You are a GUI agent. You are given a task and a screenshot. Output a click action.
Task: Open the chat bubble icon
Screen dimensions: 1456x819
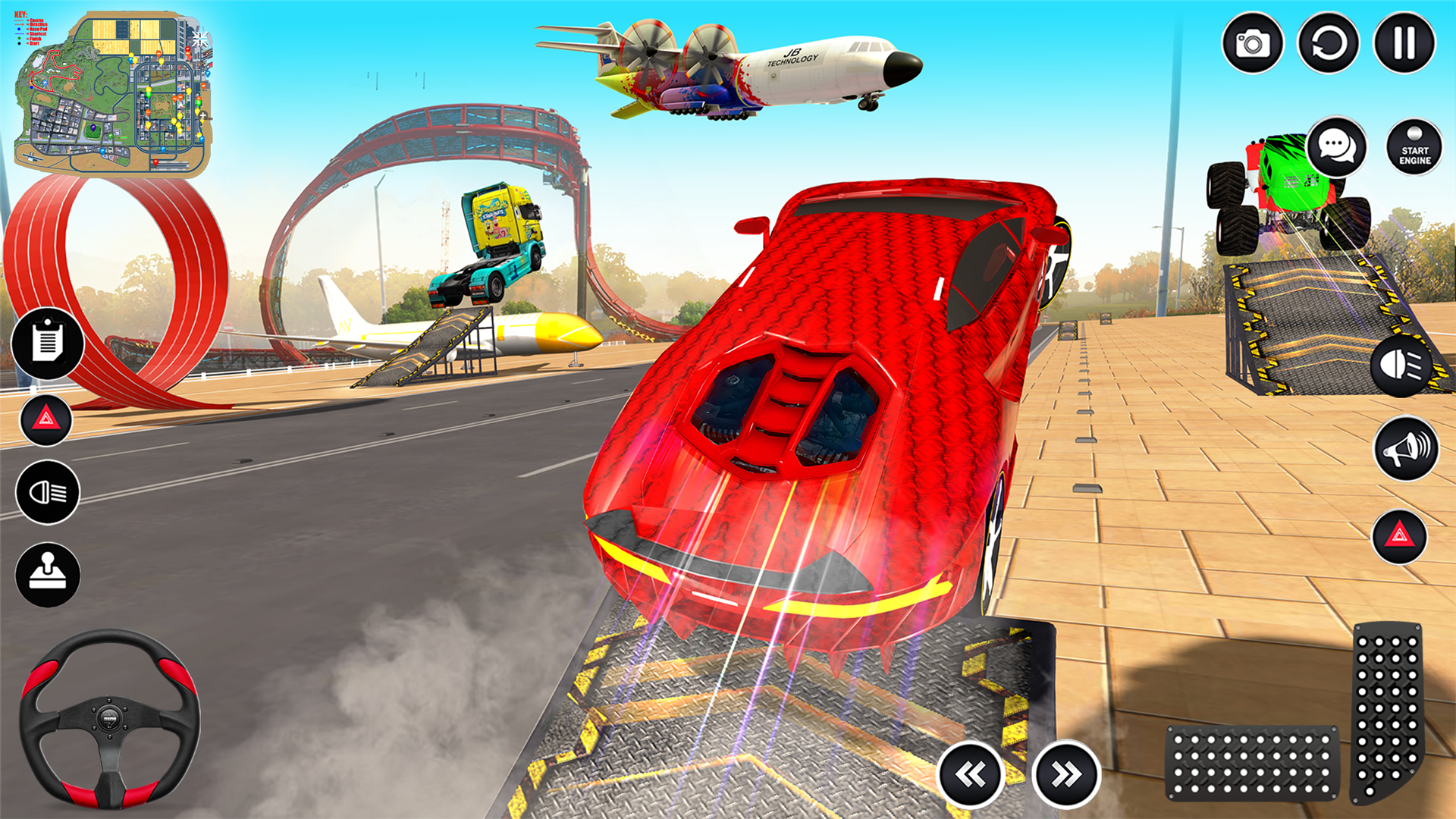click(x=1337, y=148)
